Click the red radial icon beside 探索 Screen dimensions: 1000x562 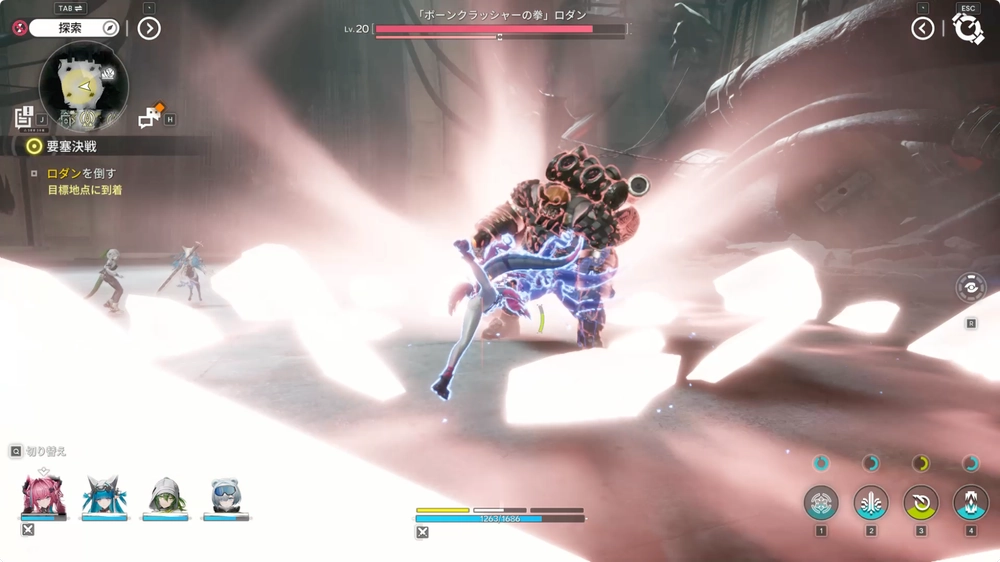coord(16,28)
